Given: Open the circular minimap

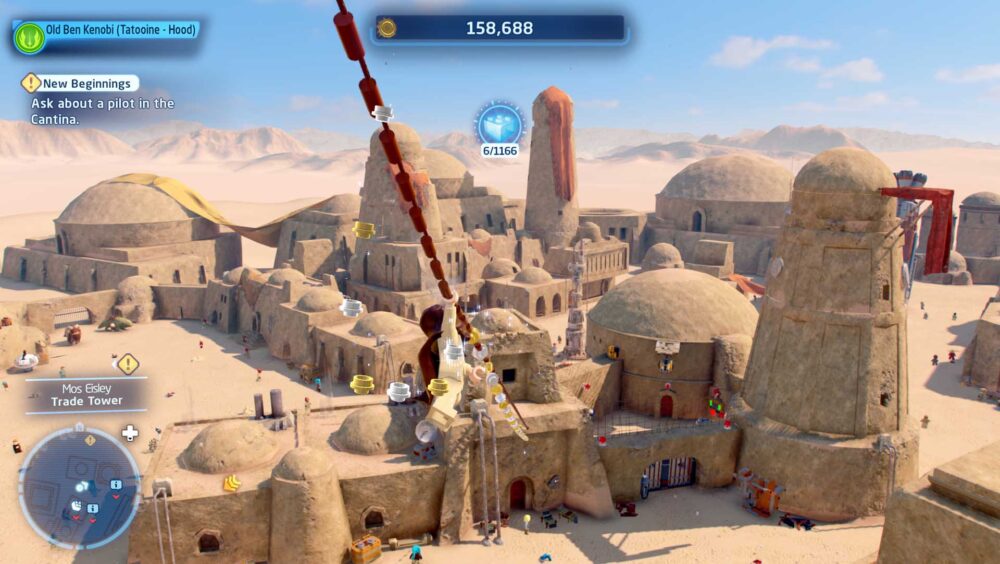Looking at the screenshot, I should pyautogui.click(x=80, y=488).
